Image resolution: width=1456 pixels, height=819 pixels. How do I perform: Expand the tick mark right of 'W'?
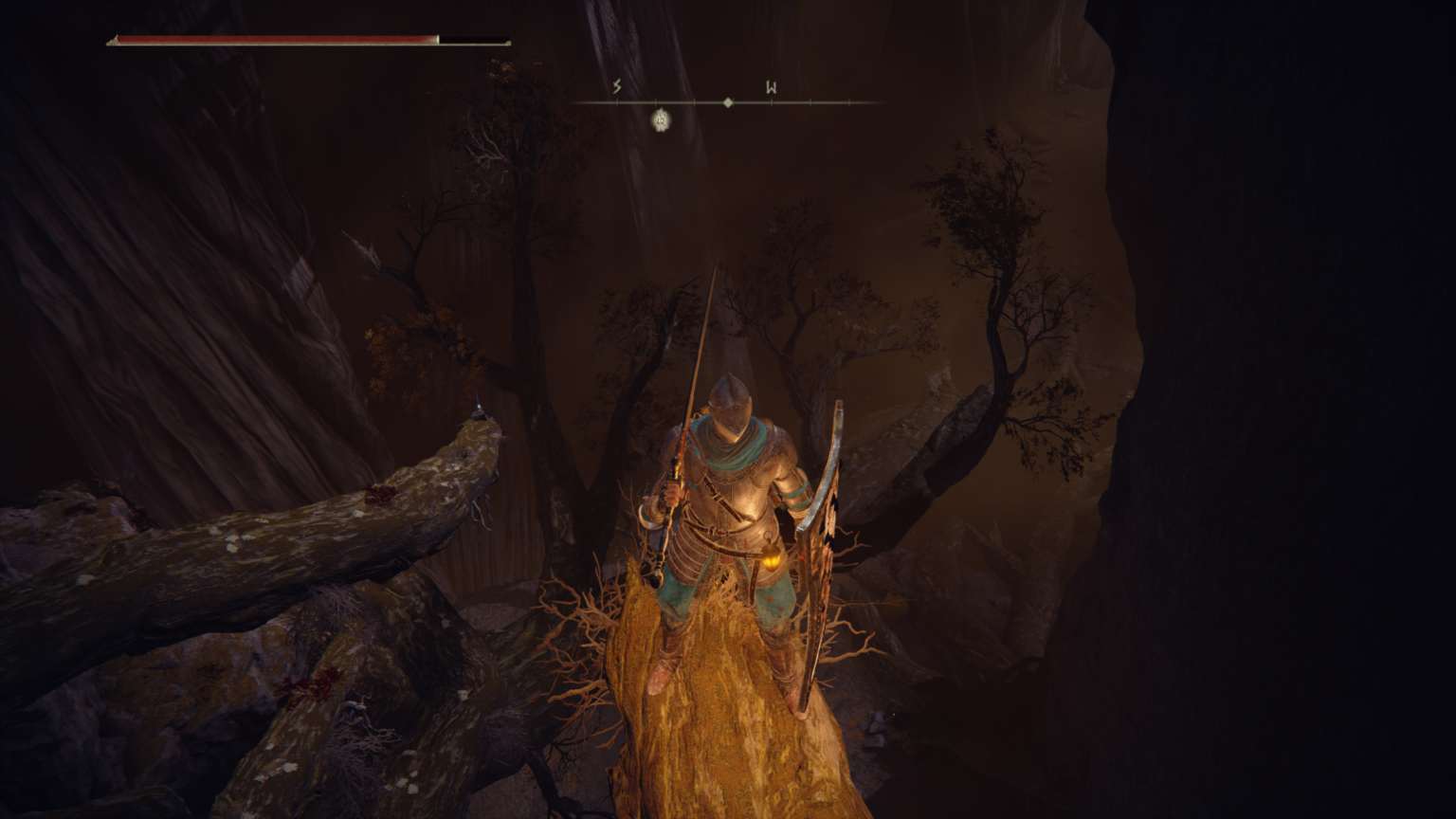point(810,101)
